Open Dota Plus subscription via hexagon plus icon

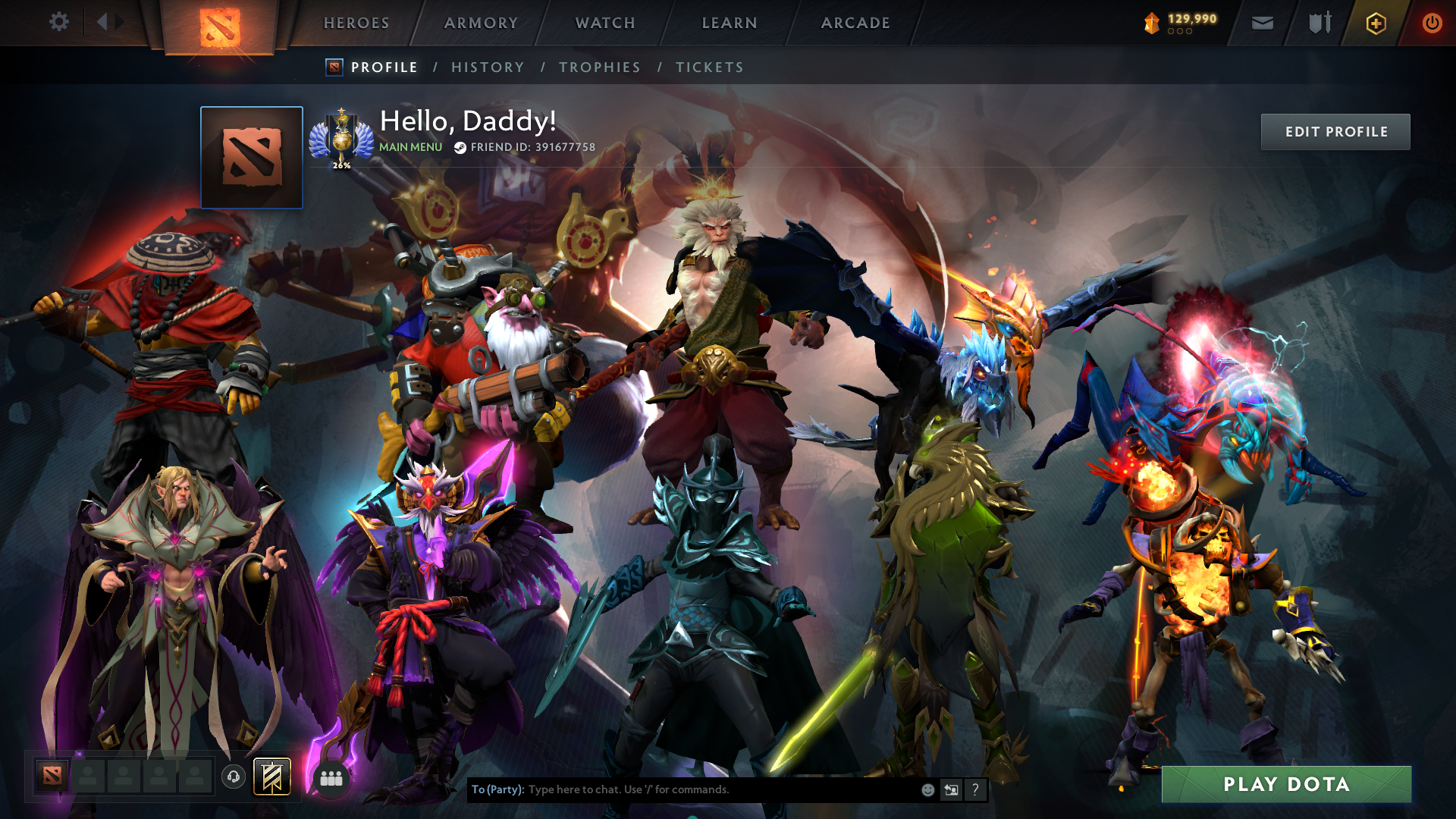[1374, 23]
